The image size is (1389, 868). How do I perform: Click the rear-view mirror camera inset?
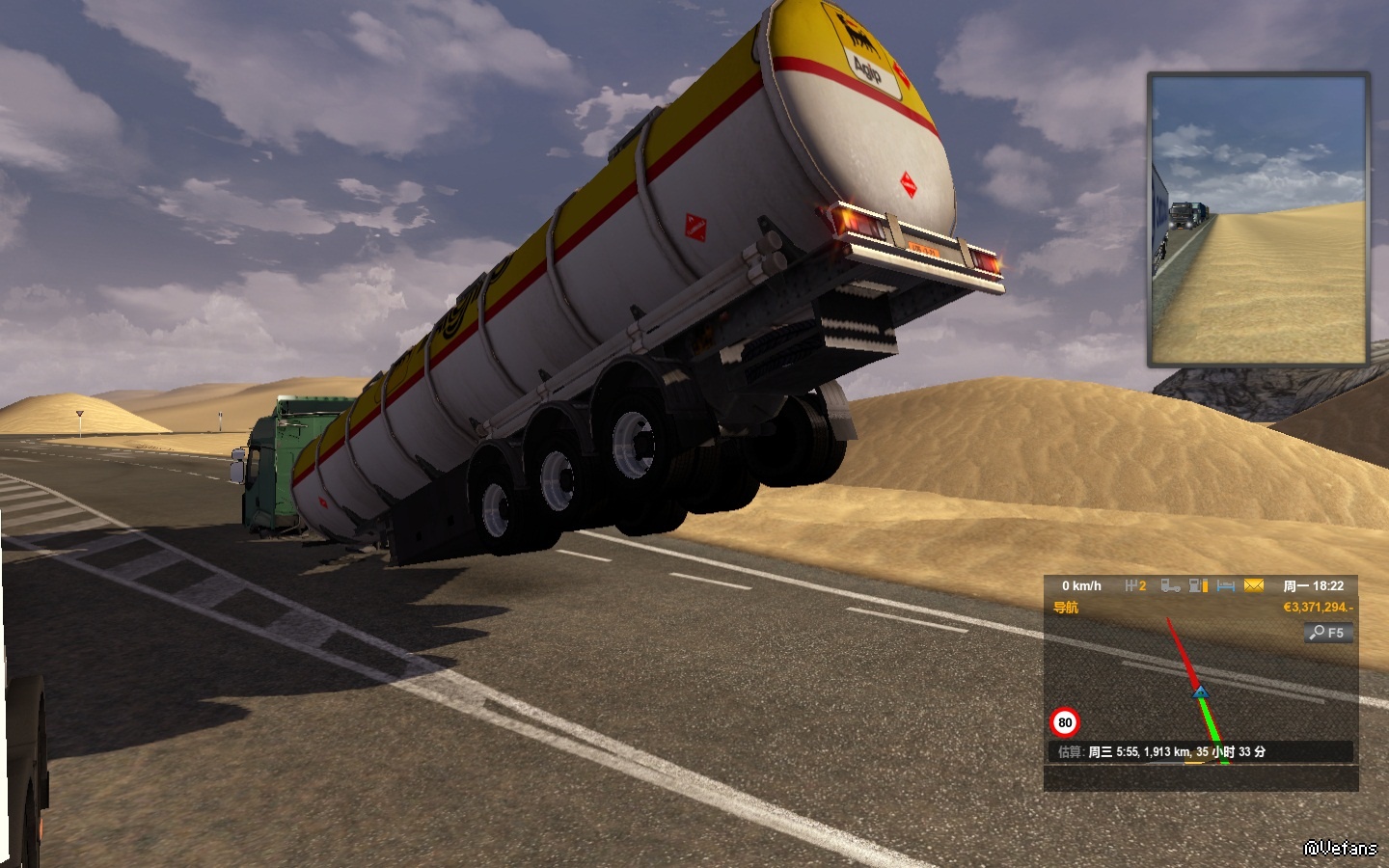(x=1259, y=220)
